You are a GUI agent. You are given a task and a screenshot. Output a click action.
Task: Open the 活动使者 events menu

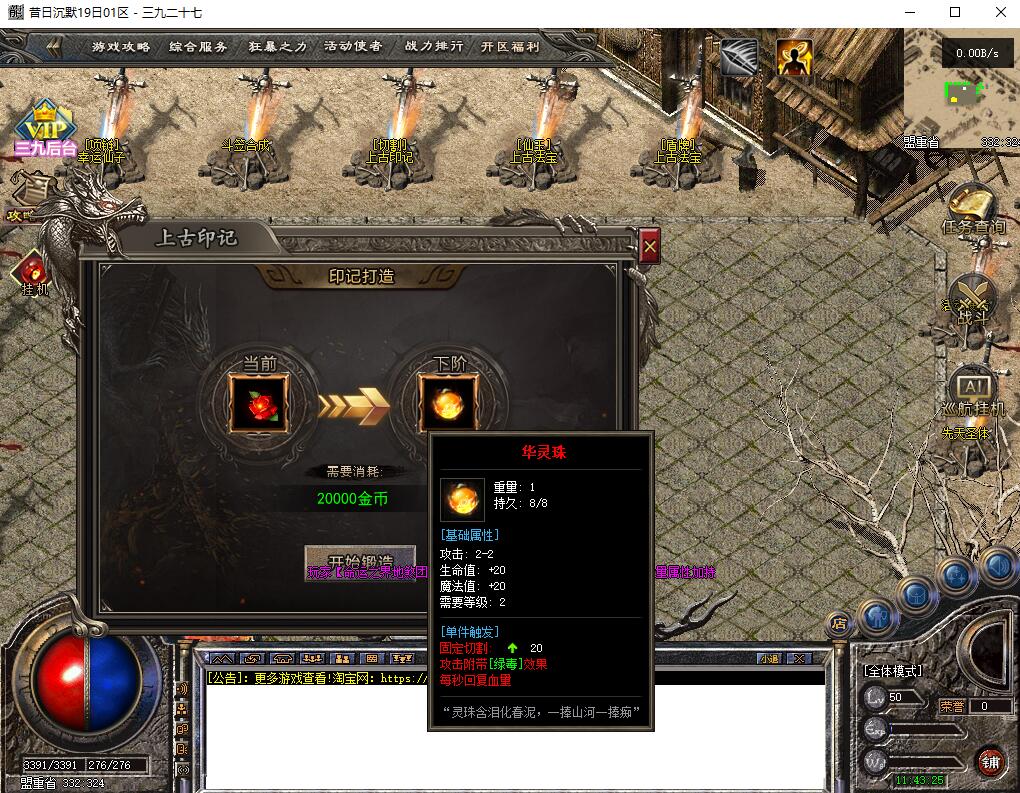coord(353,46)
